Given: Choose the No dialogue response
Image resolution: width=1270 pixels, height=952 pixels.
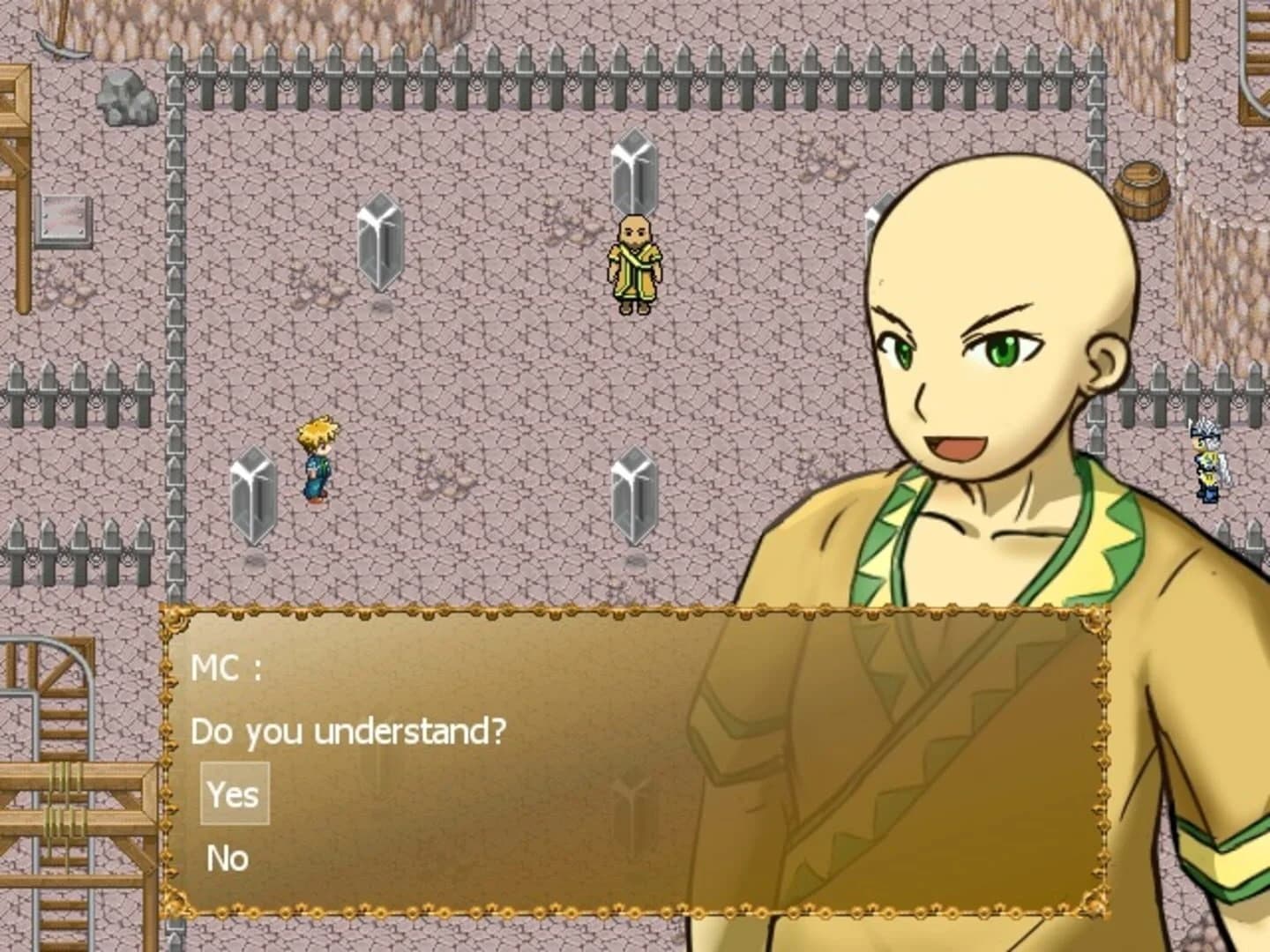Looking at the screenshot, I should (228, 857).
